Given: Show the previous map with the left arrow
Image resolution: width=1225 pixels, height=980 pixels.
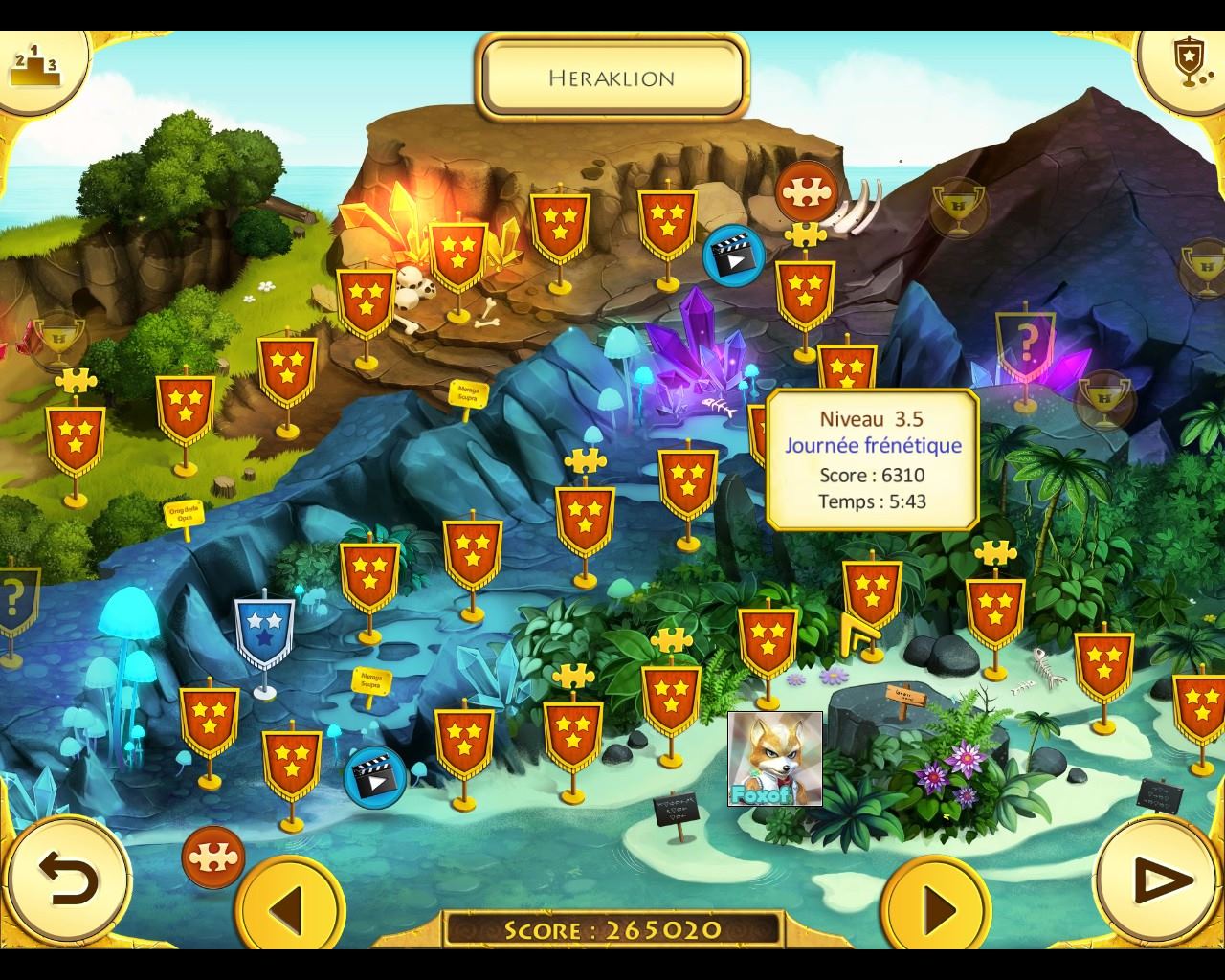Looking at the screenshot, I should click(290, 905).
